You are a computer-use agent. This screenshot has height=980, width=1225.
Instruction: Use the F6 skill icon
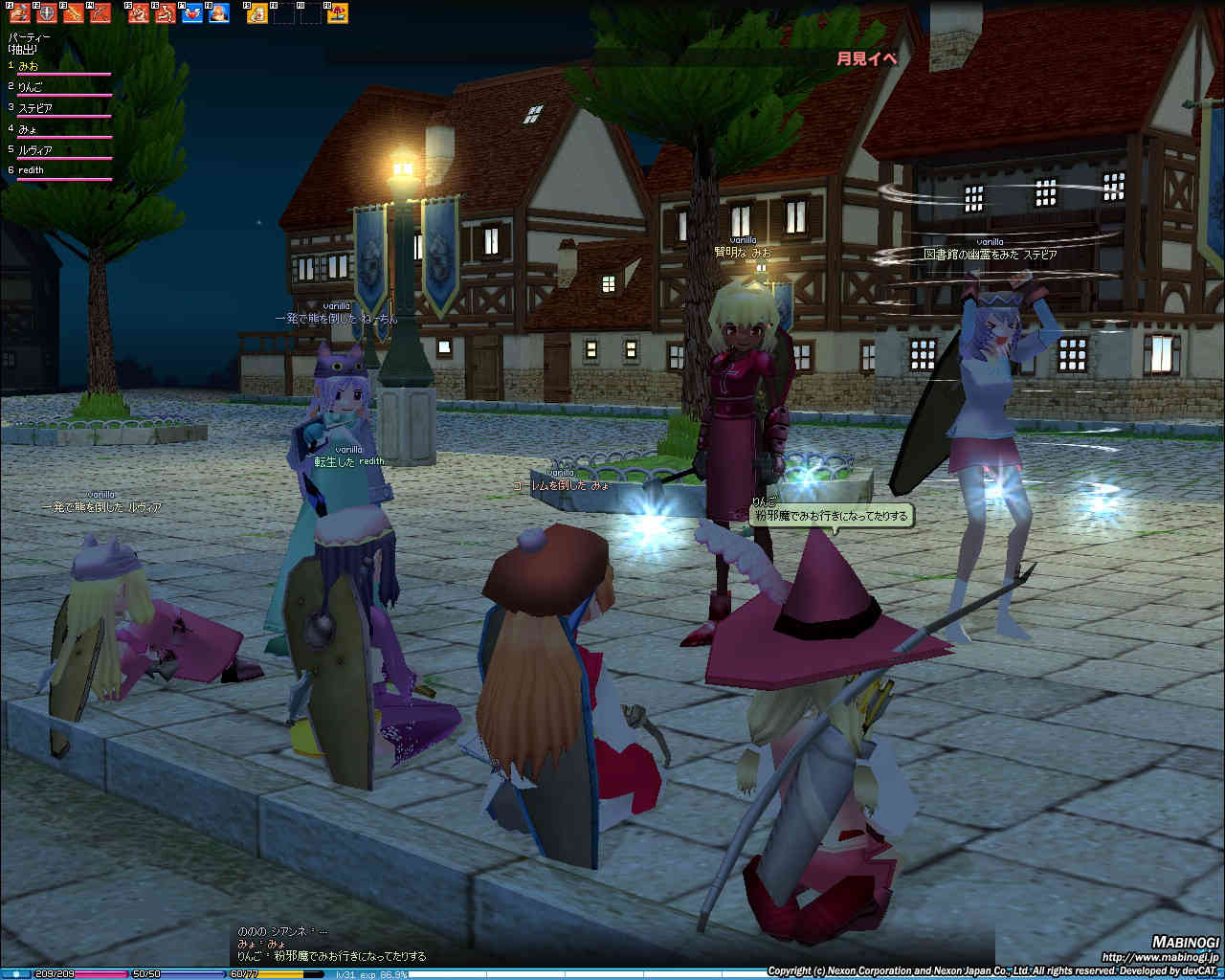click(166, 13)
